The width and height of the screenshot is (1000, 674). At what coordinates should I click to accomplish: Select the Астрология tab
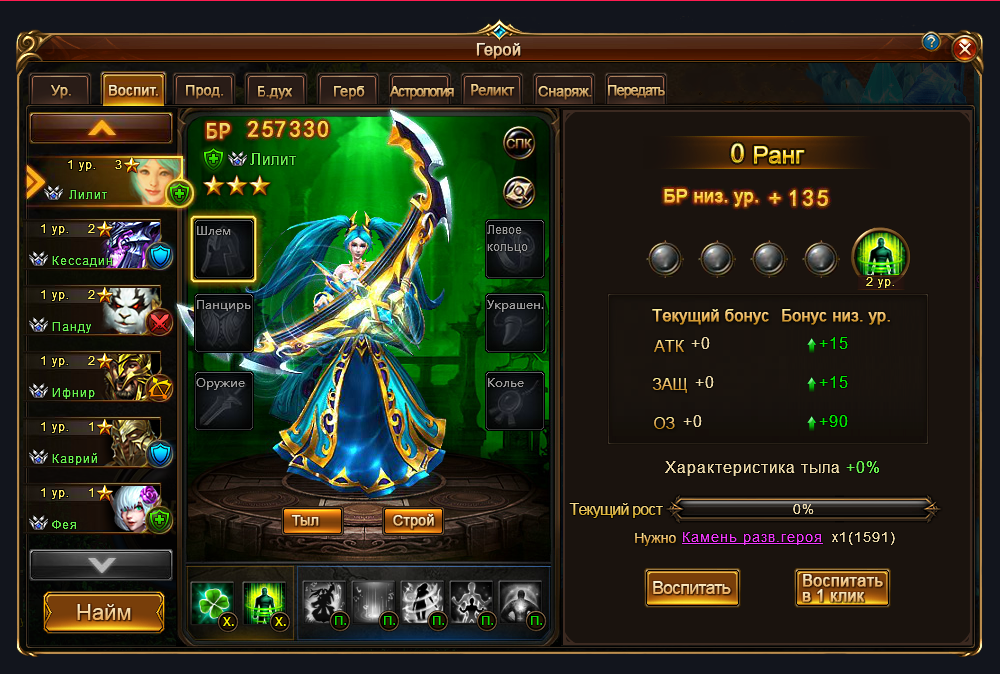(422, 90)
